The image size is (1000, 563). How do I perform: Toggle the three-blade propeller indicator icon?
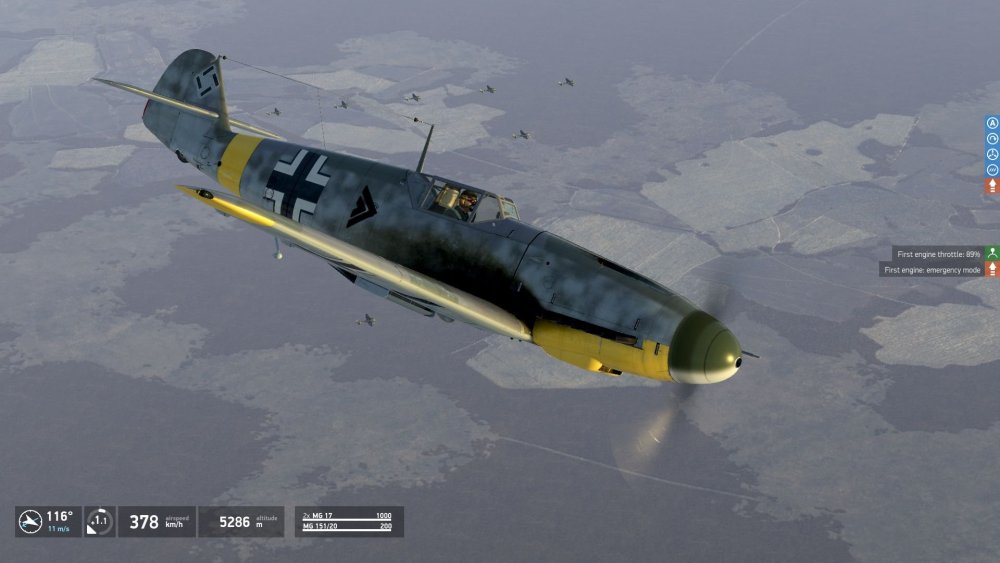992,155
